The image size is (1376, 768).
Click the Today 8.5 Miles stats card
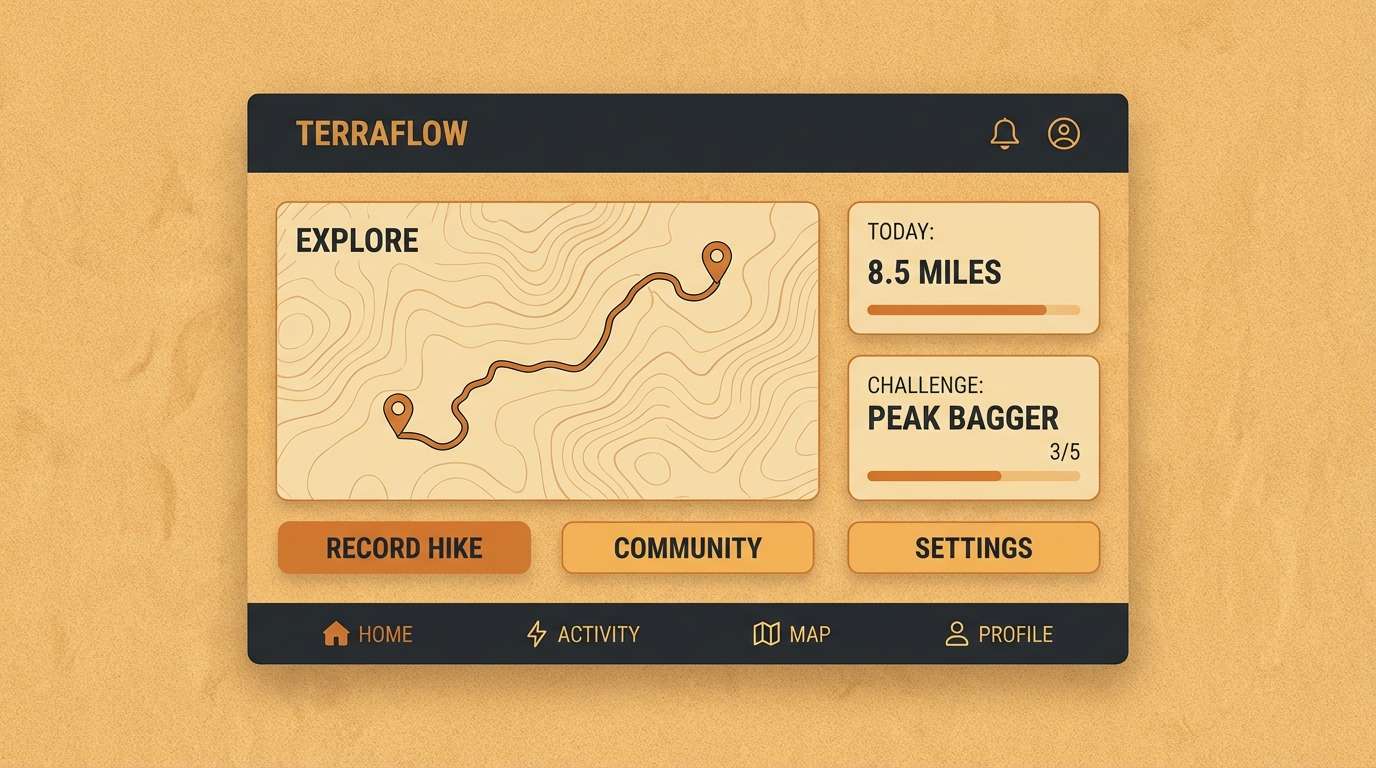pos(973,267)
